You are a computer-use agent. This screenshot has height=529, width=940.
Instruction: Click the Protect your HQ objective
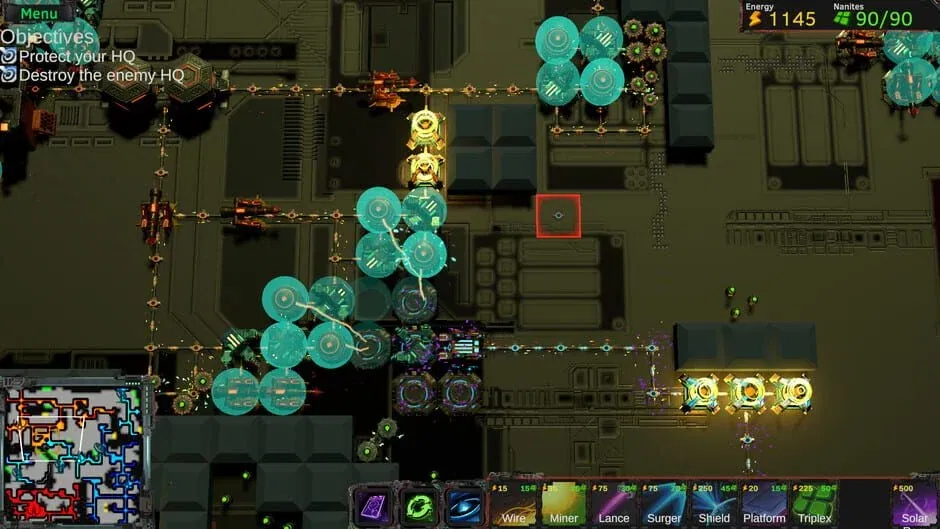pyautogui.click(x=76, y=56)
